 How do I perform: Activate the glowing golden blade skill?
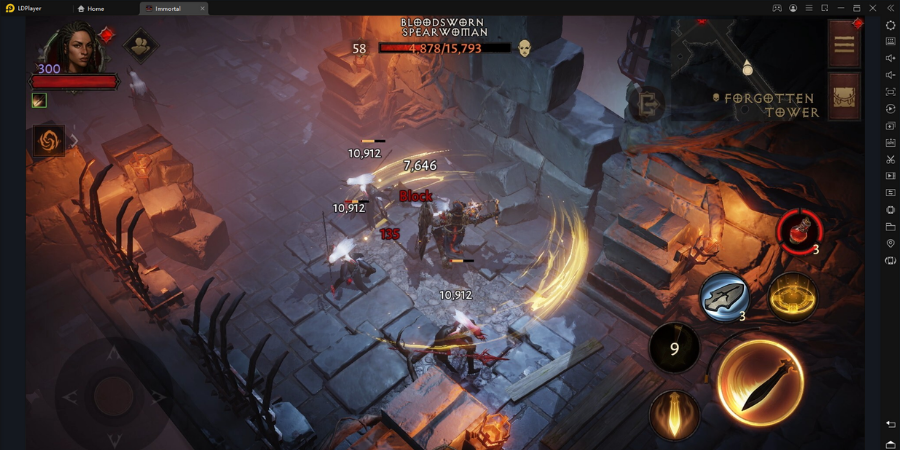click(674, 413)
